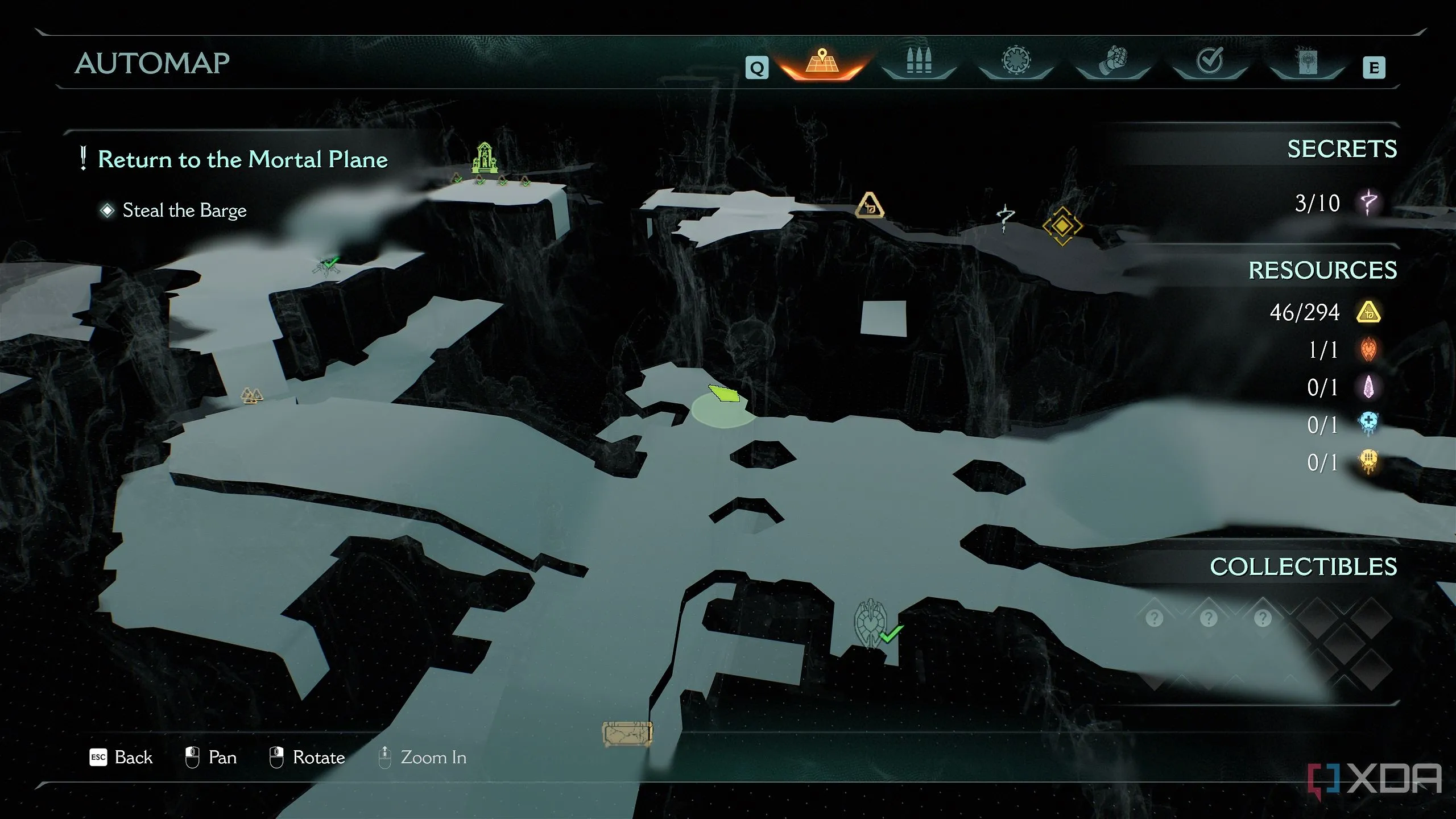Click the green player arrow on the map

(724, 393)
